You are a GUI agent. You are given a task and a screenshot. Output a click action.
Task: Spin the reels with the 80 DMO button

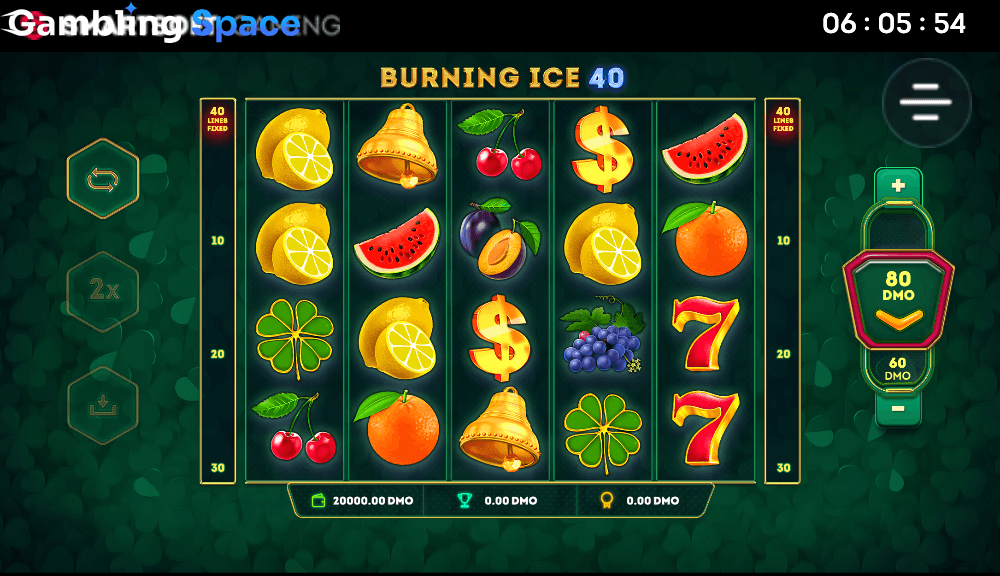point(898,298)
